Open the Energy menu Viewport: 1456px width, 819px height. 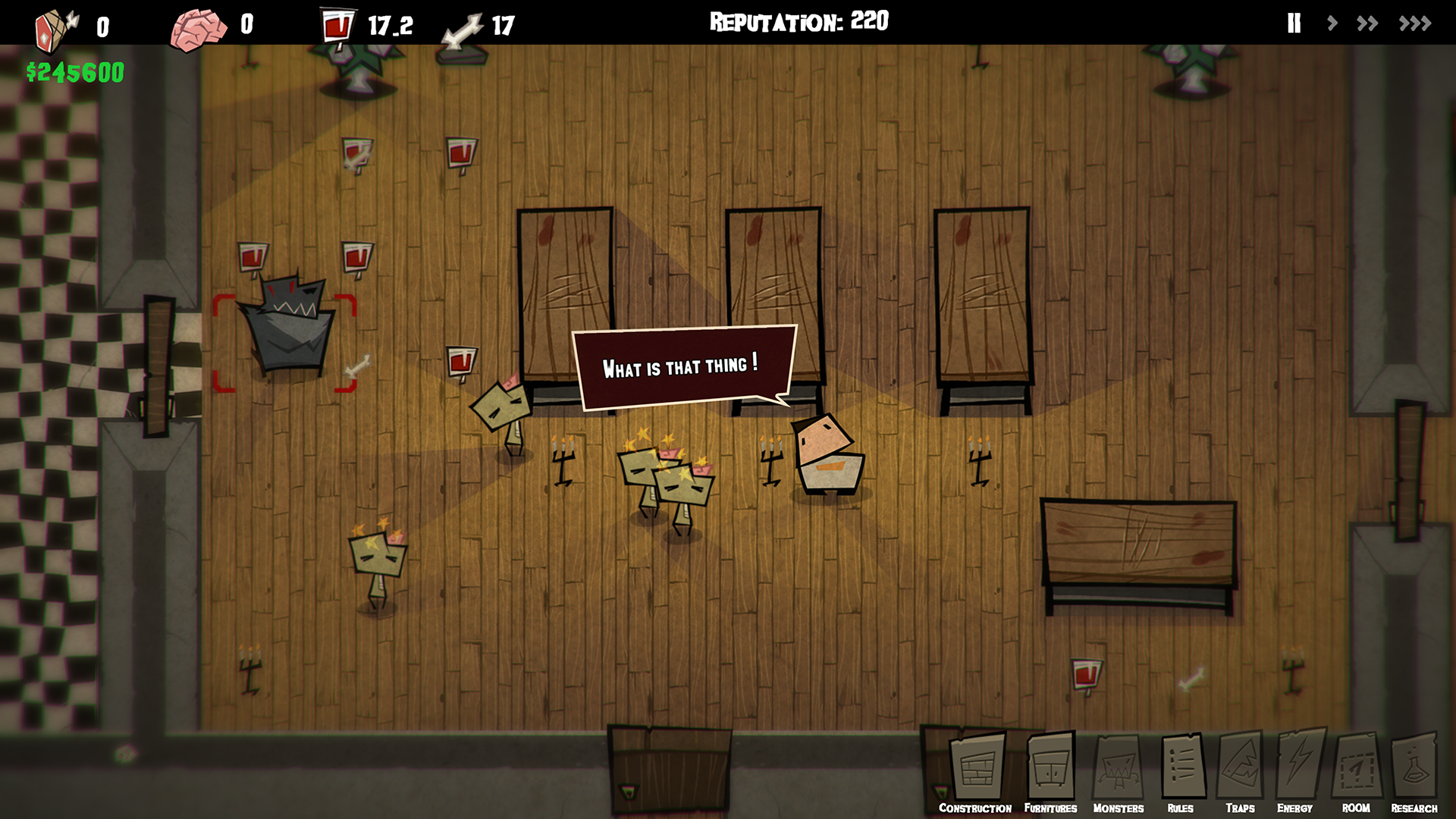click(x=1298, y=772)
